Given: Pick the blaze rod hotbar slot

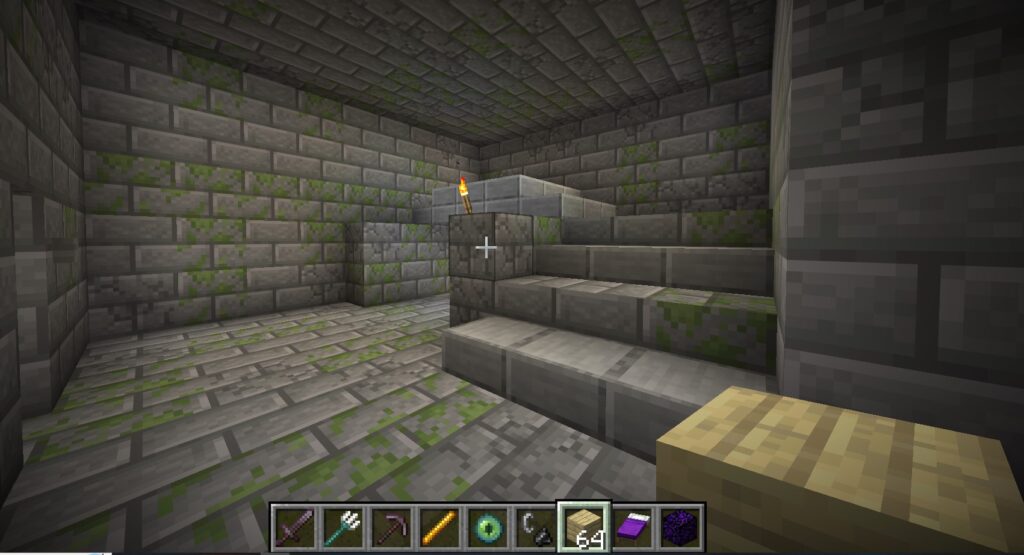Looking at the screenshot, I should 438,526.
